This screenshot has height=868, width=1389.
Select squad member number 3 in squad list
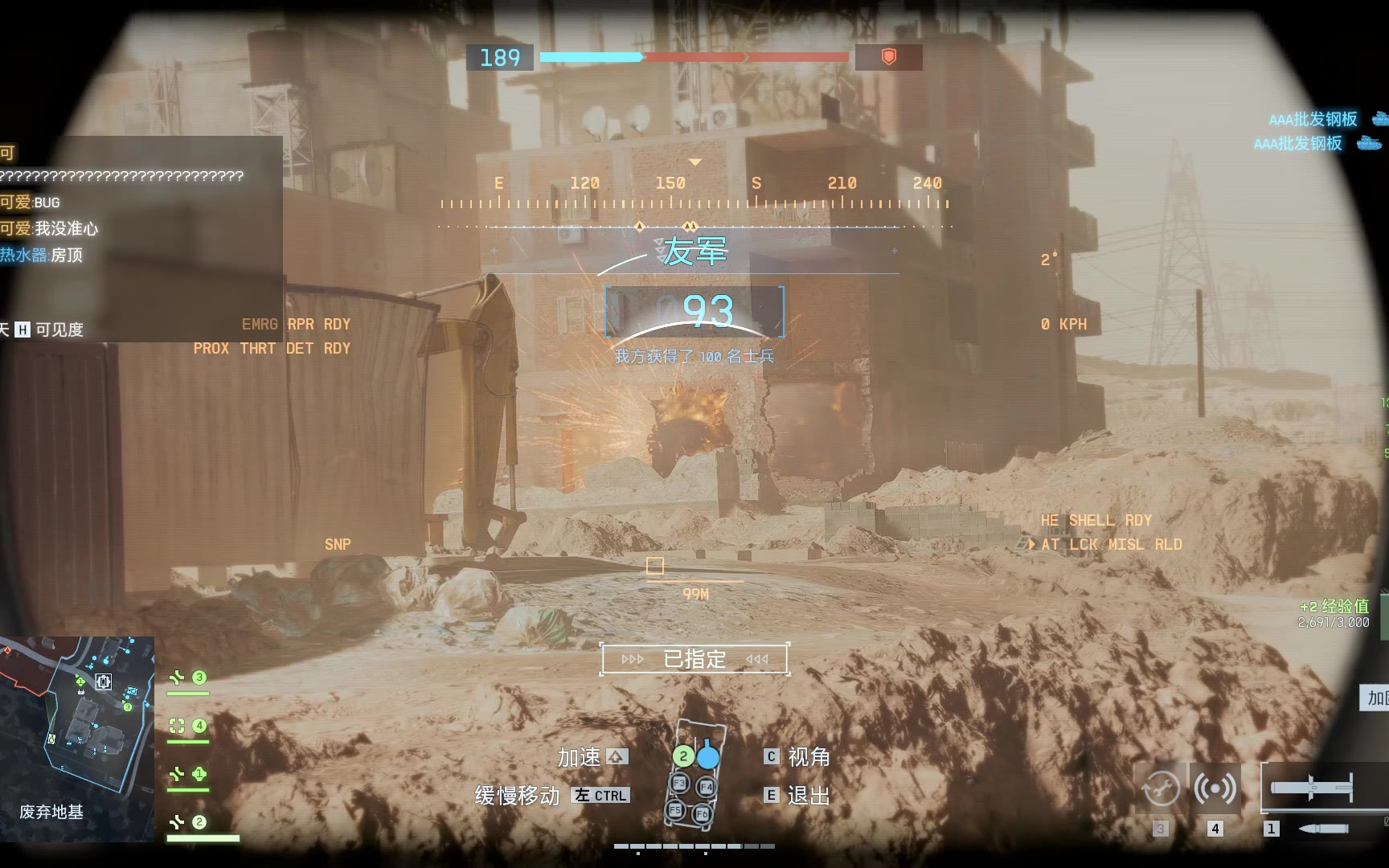click(188, 679)
